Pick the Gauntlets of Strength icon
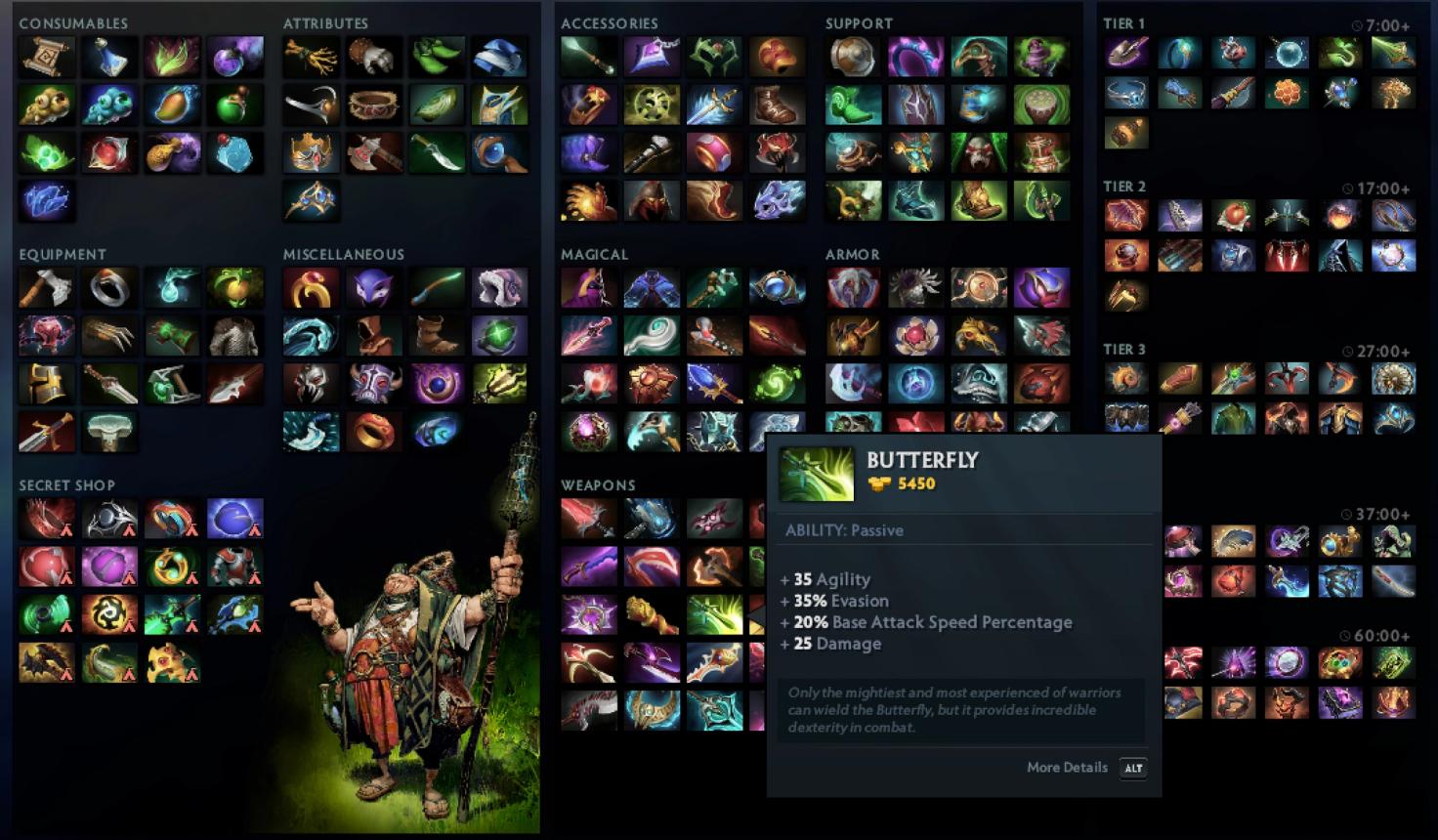1438x840 pixels. [375, 56]
